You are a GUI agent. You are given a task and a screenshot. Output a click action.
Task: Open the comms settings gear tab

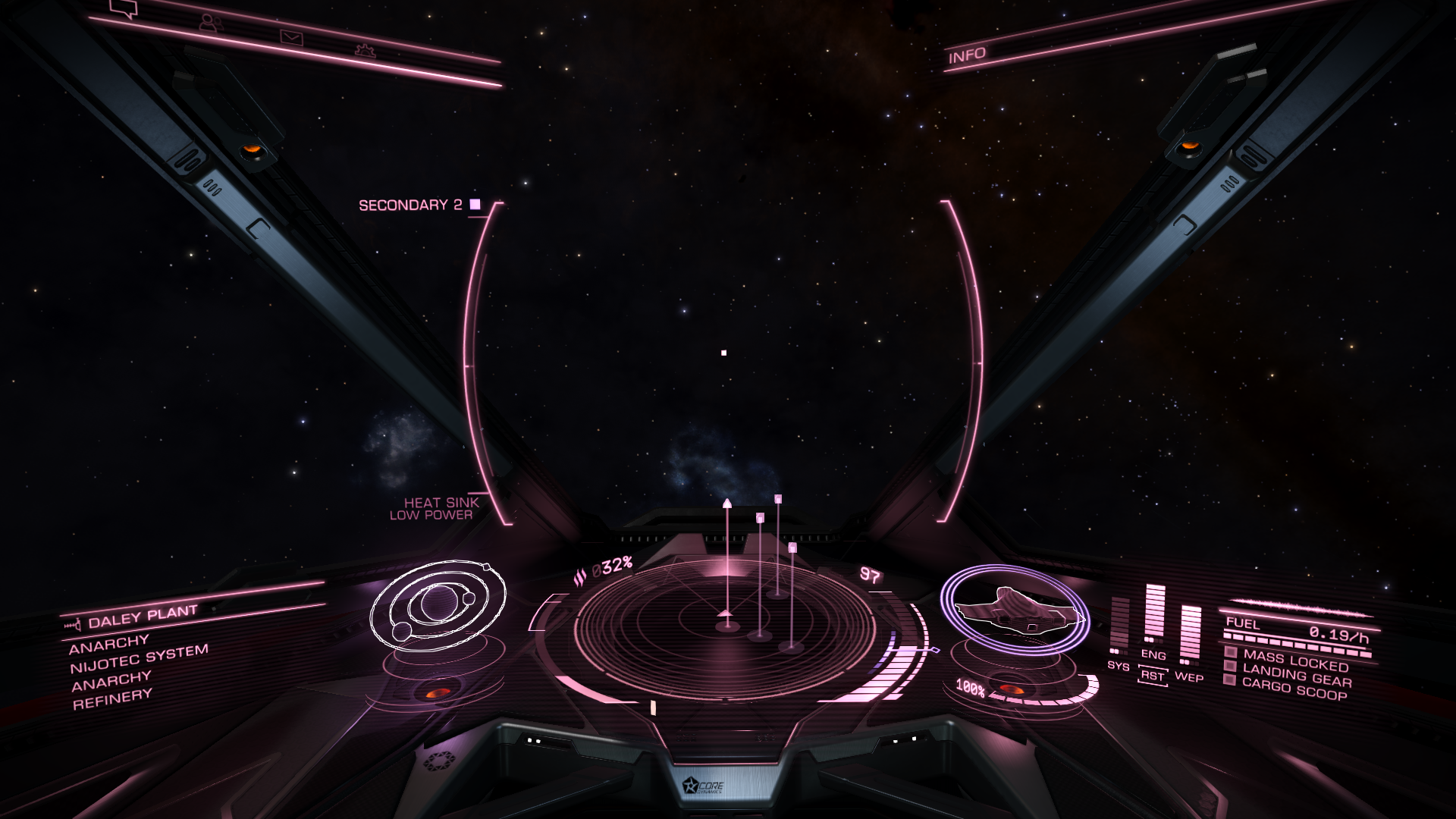pyautogui.click(x=366, y=51)
